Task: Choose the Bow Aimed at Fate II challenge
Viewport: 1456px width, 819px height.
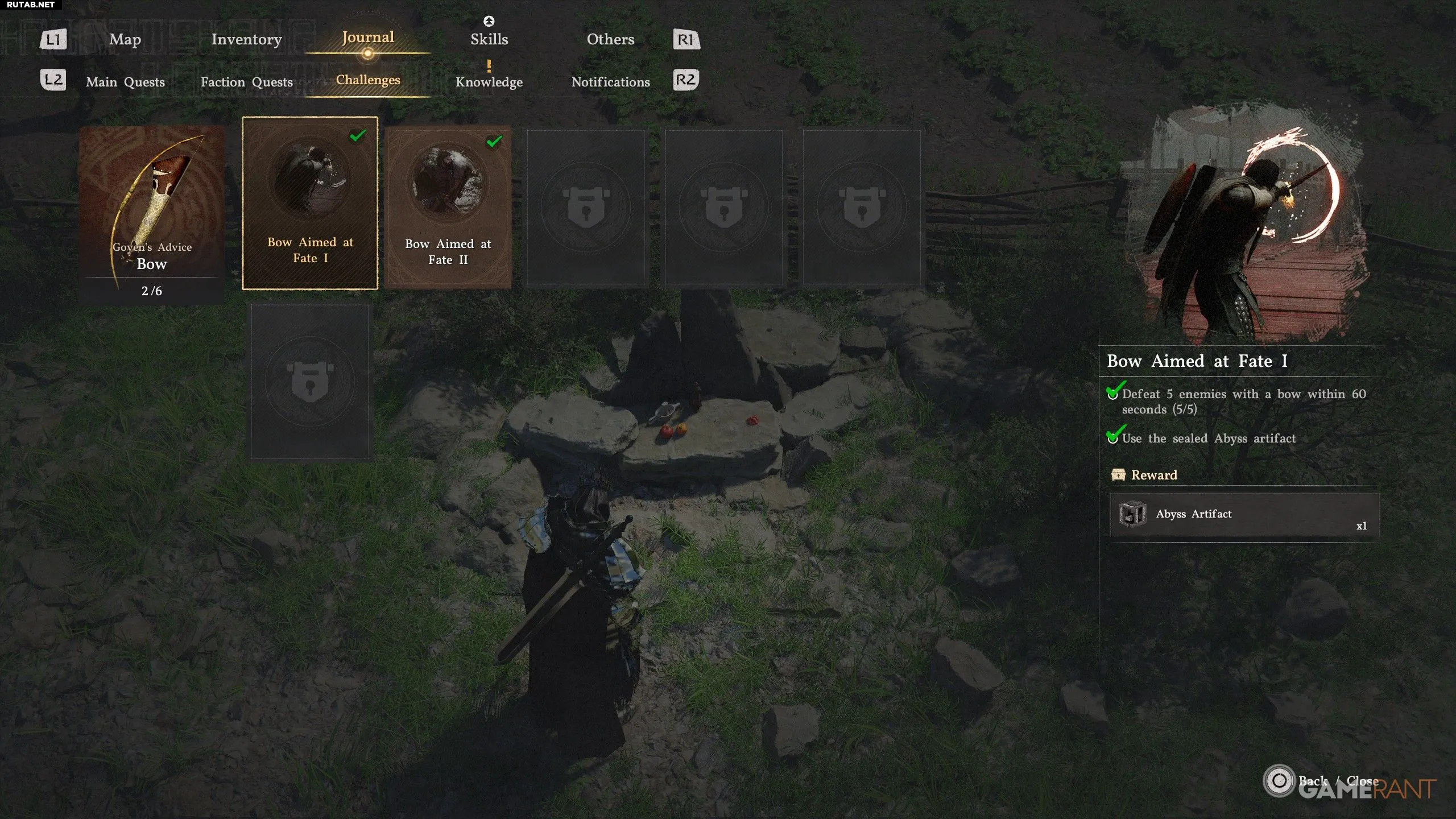Action: coord(448,206)
